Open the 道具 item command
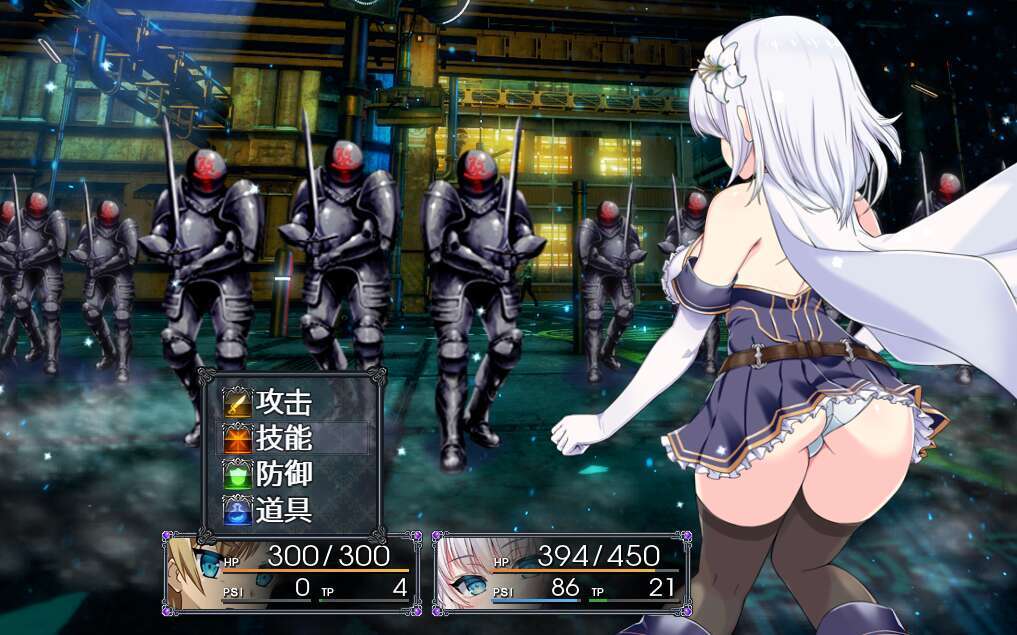The image size is (1017, 635). [x=284, y=510]
